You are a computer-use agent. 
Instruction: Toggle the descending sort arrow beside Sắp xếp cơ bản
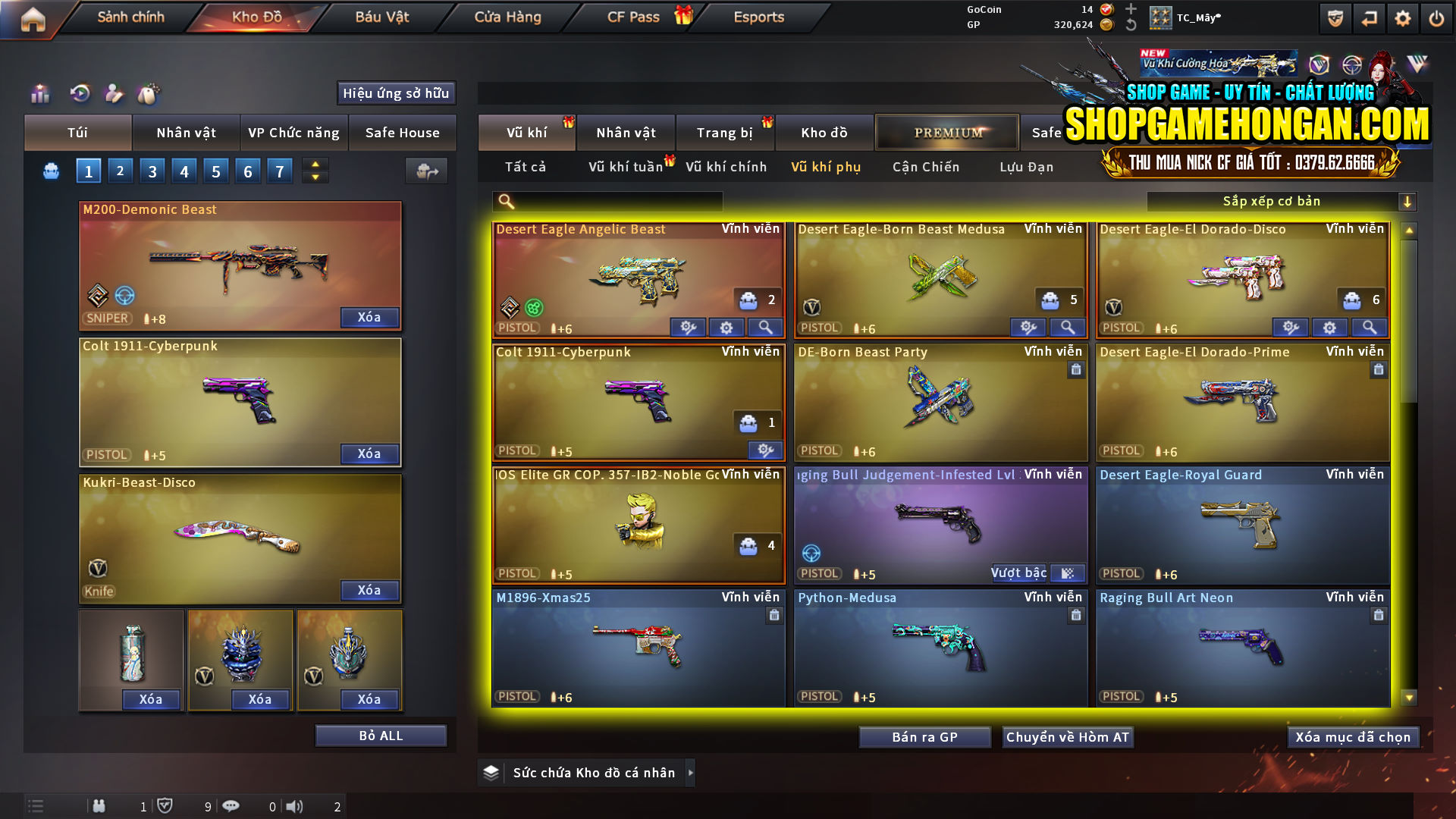pyautogui.click(x=1408, y=201)
